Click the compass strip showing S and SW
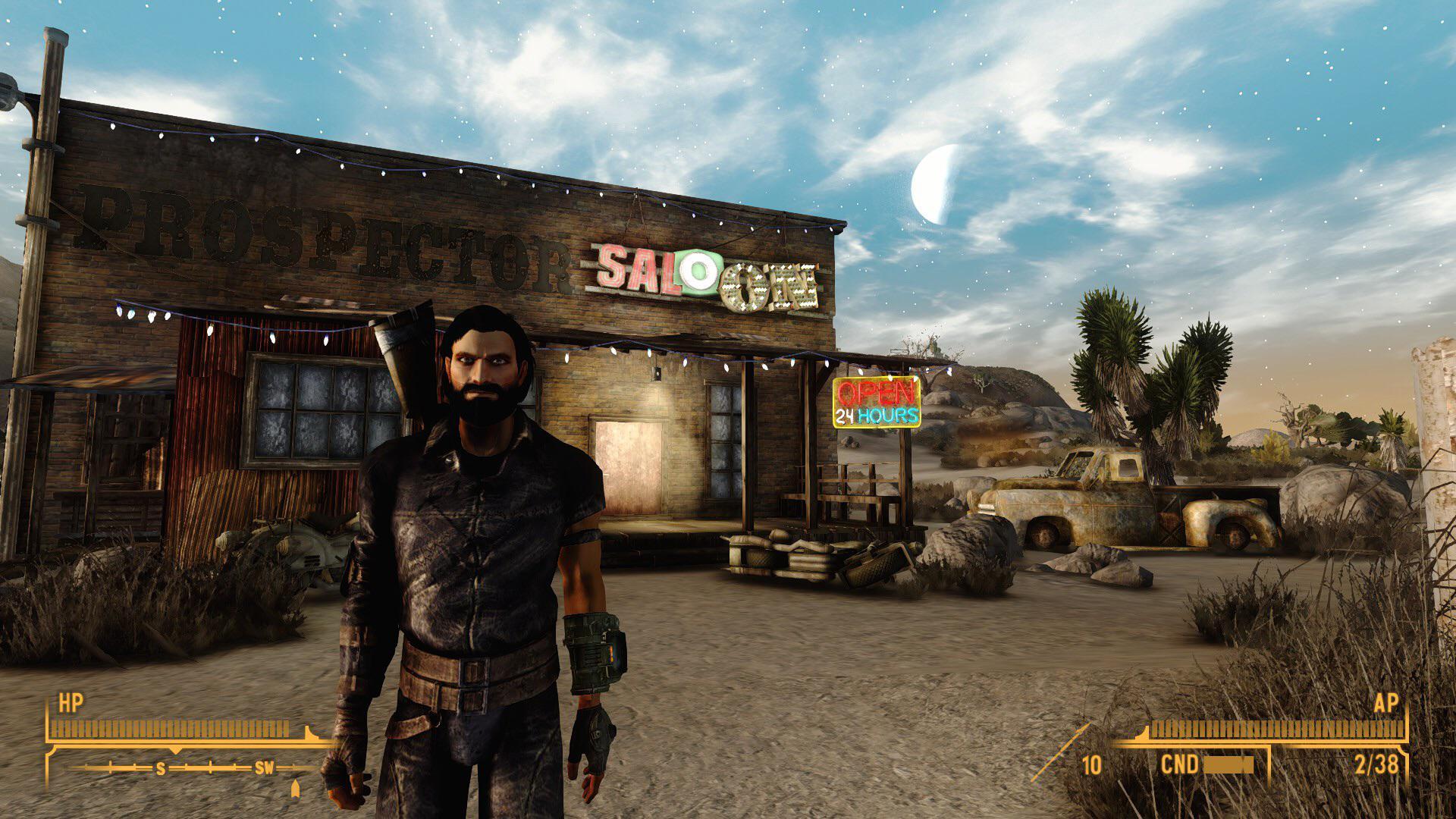Viewport: 1456px width, 819px height. click(191, 768)
